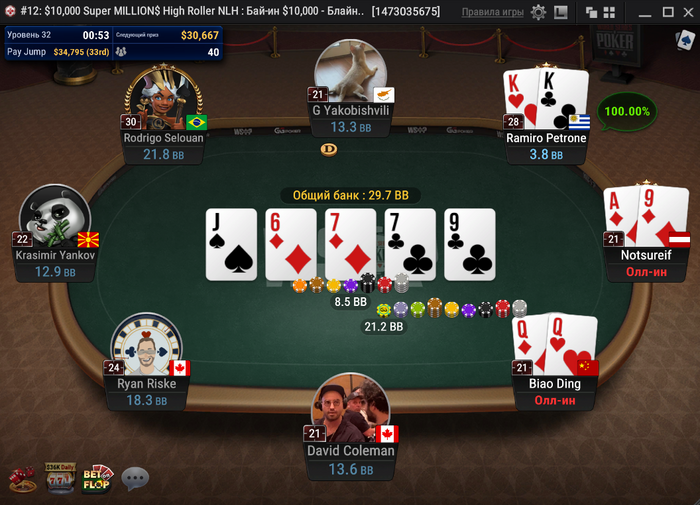This screenshot has width=700, height=505.
Task: Open the Правила игры rules link
Action: pyautogui.click(x=492, y=12)
